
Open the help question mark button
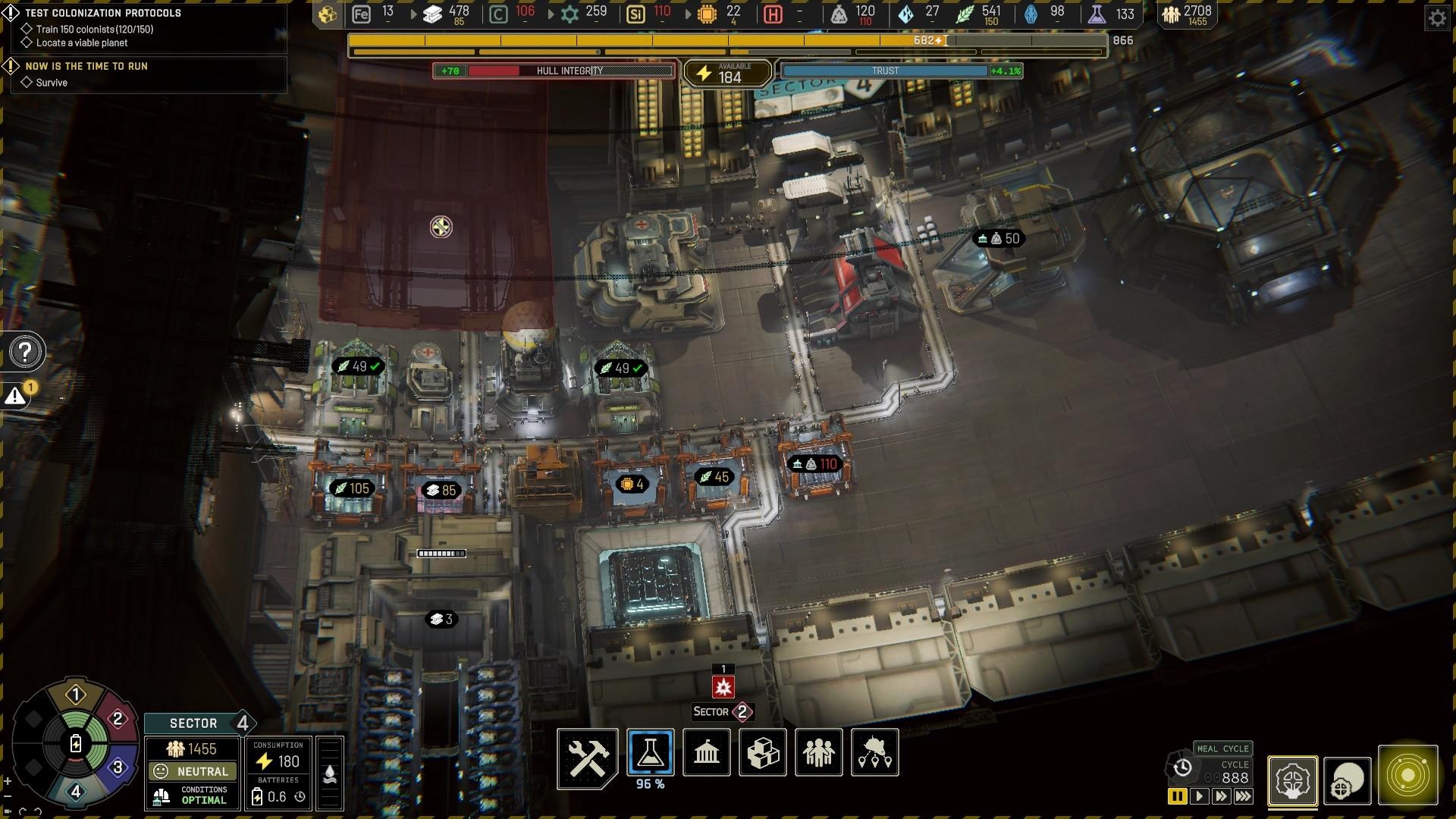point(26,352)
